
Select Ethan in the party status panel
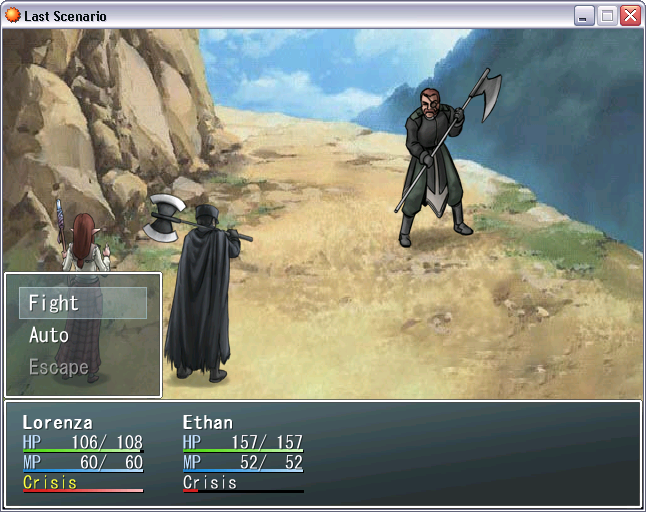[207, 422]
